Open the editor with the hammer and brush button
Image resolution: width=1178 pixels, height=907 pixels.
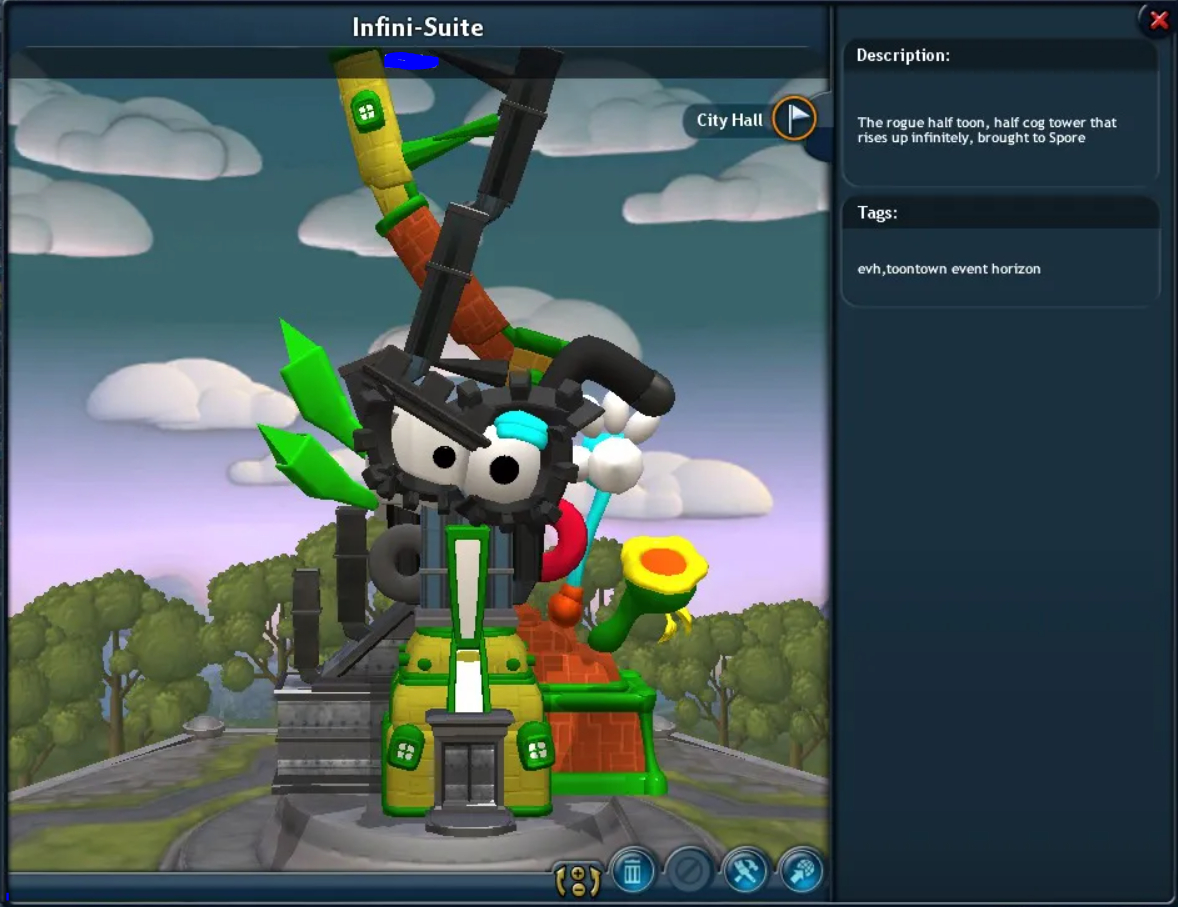coord(744,872)
